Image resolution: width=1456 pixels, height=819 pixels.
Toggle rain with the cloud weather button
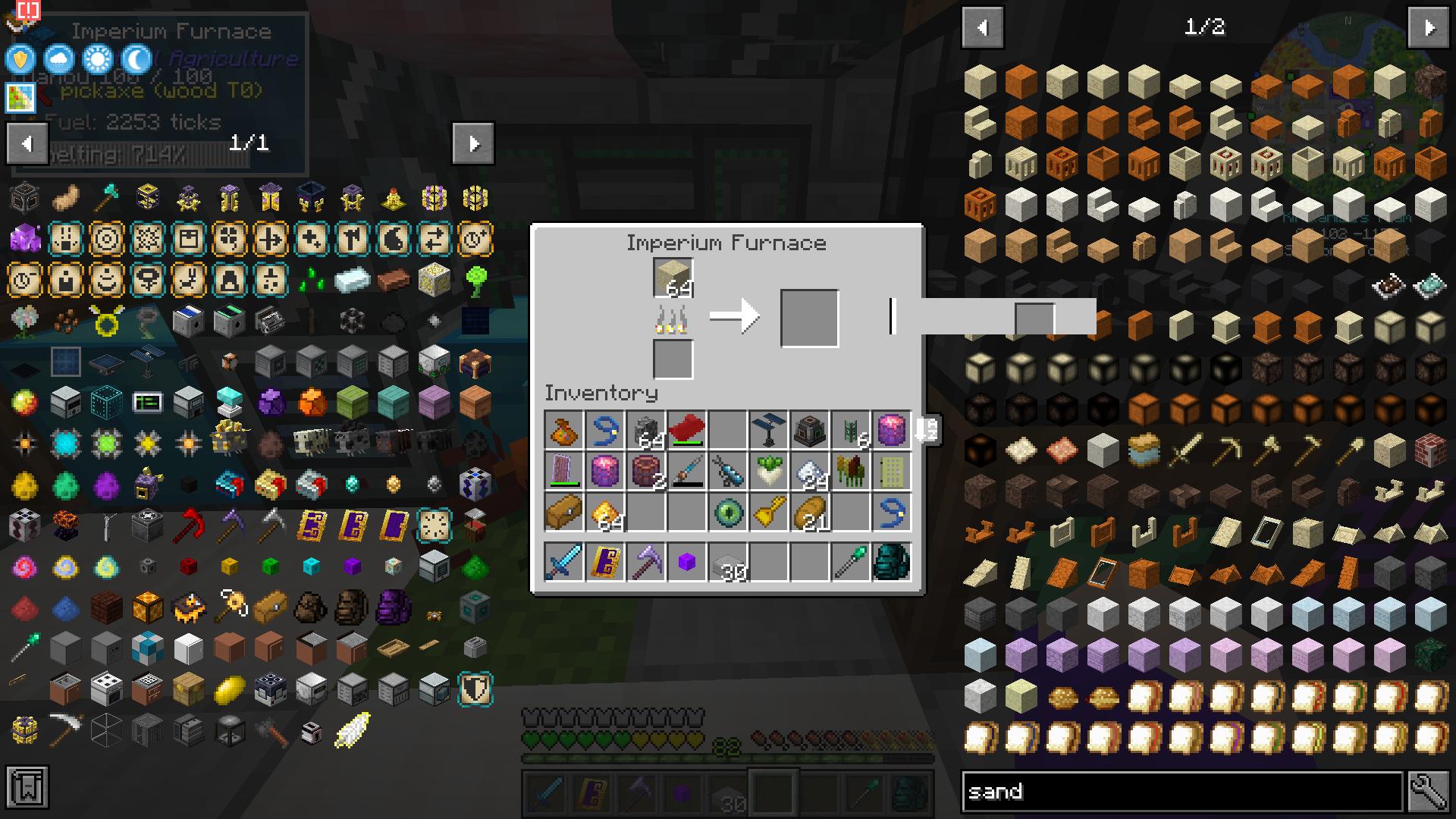(58, 59)
